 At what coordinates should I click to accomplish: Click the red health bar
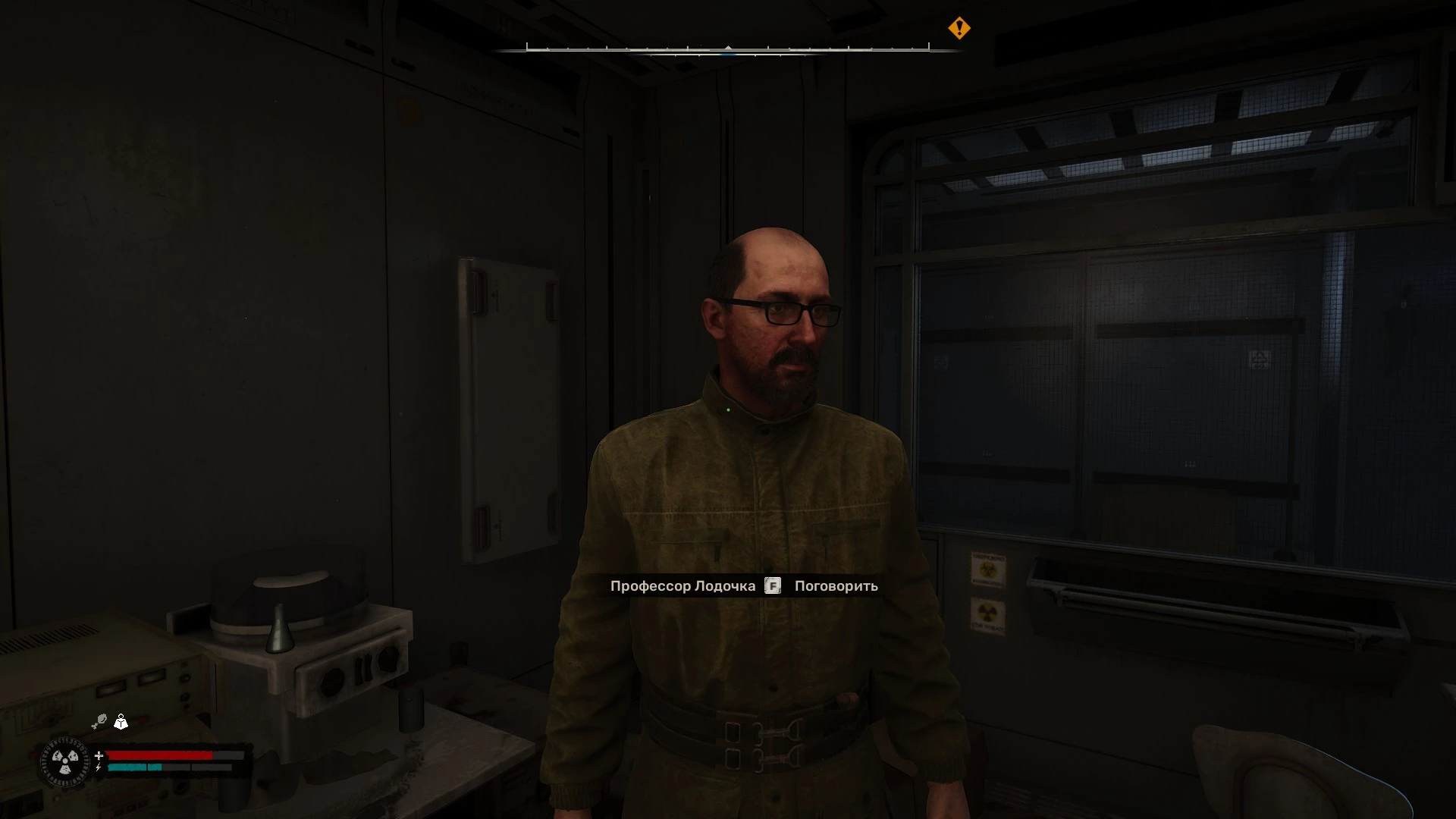pos(159,755)
